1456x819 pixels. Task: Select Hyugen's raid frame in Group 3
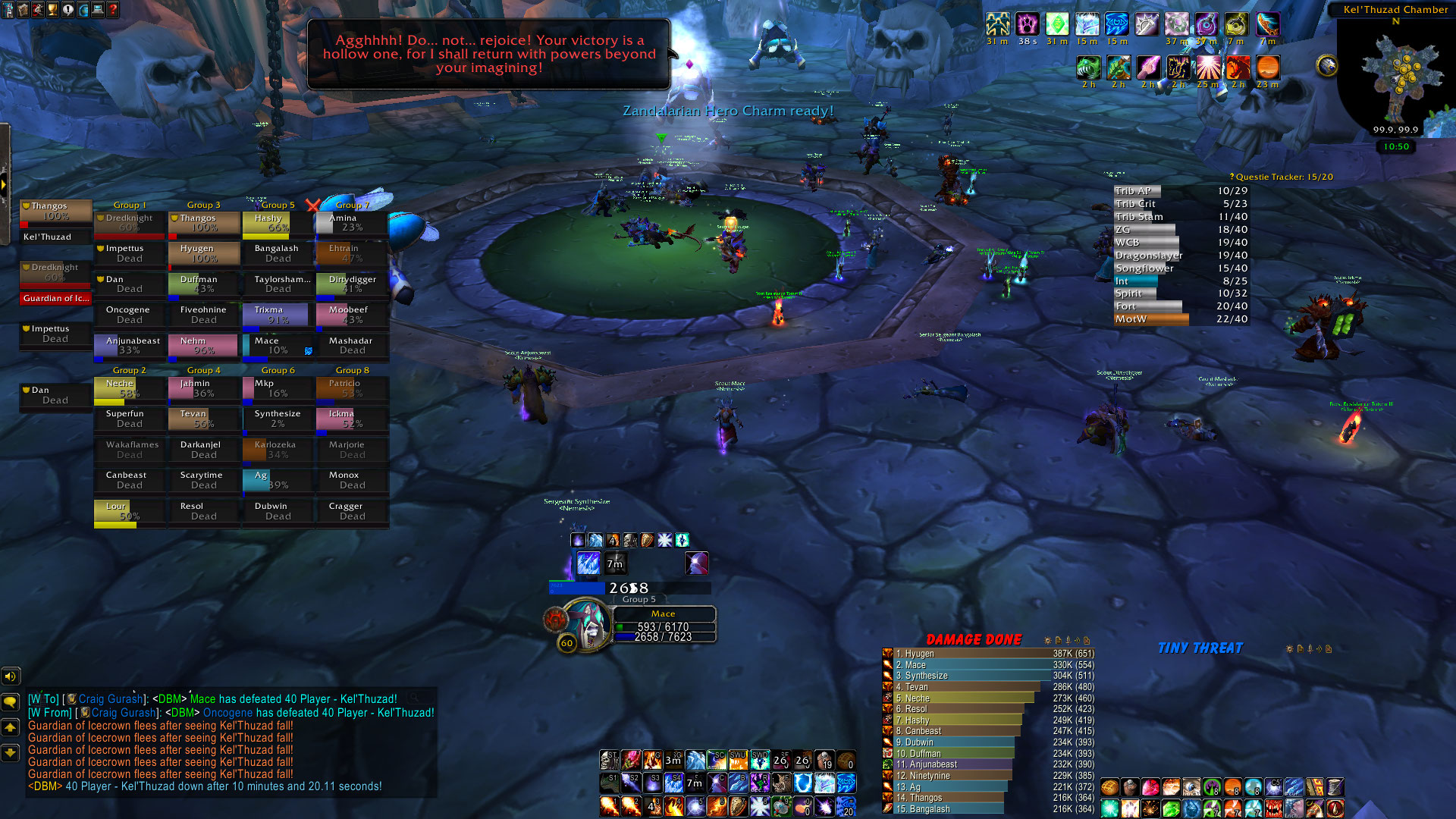(204, 253)
